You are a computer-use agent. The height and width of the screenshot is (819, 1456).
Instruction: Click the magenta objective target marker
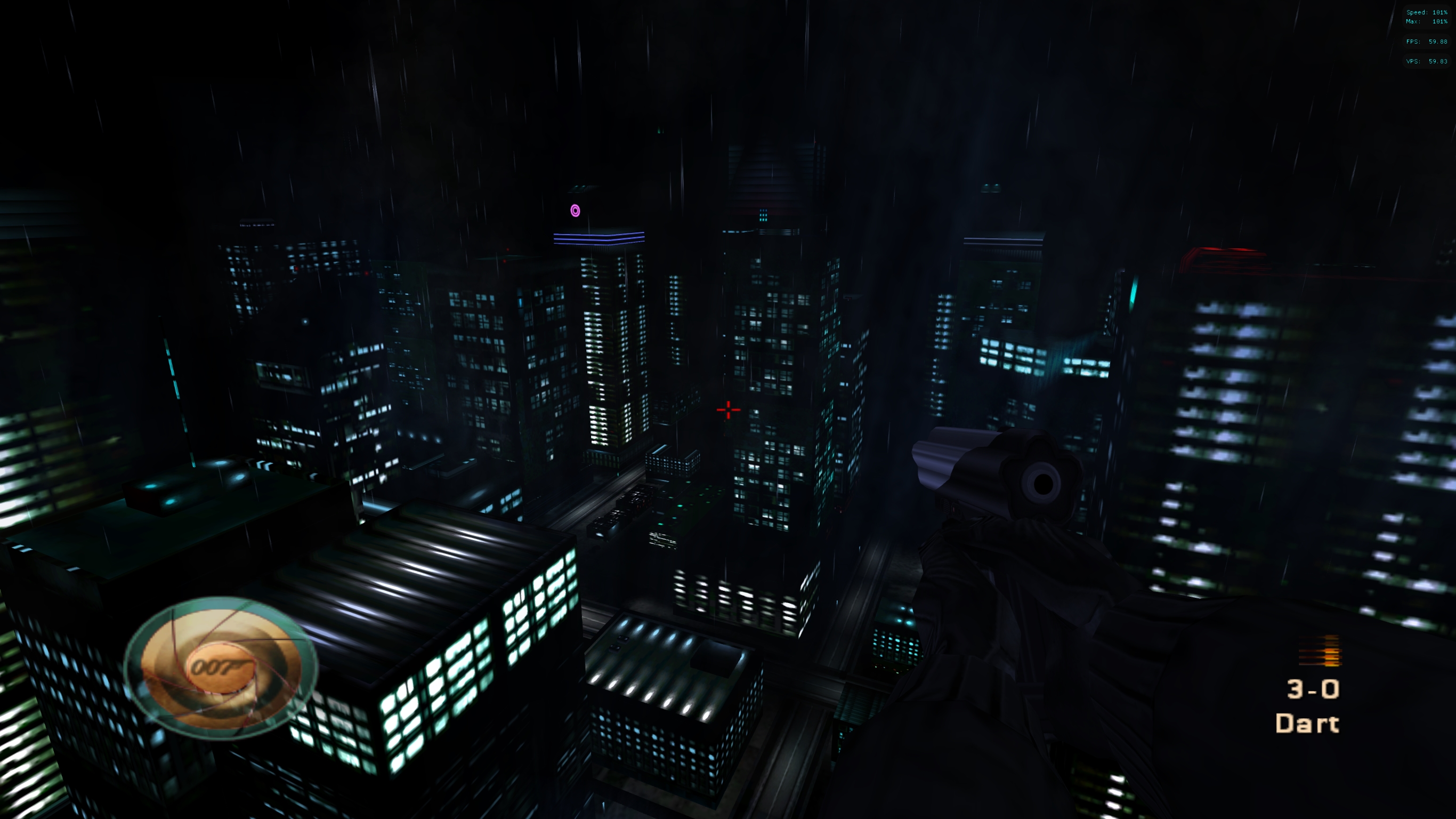(x=575, y=211)
